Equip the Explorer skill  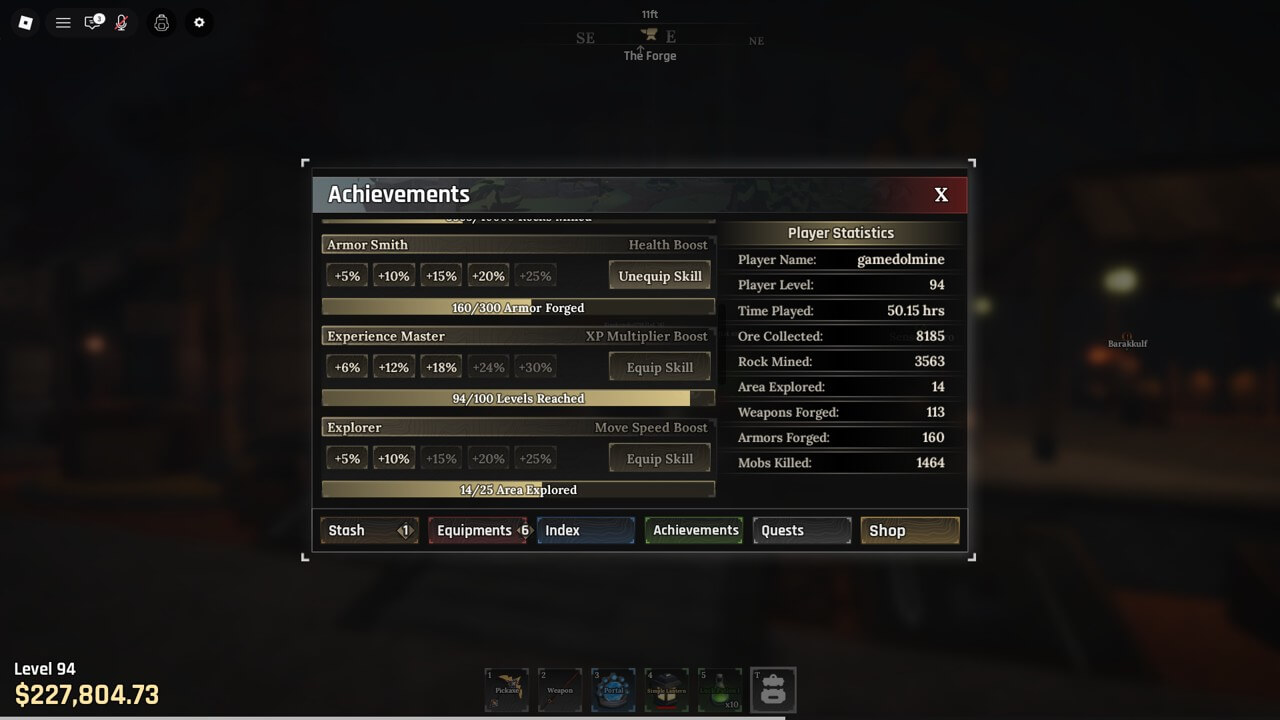click(659, 459)
